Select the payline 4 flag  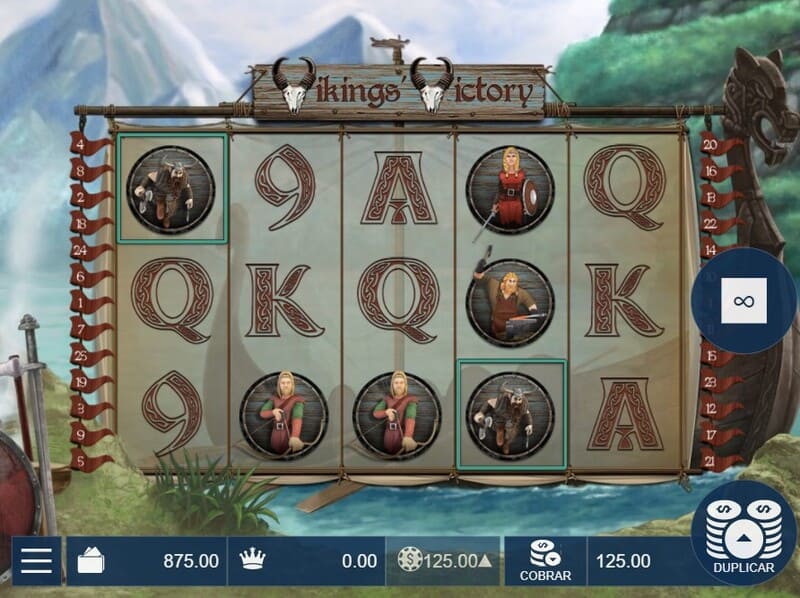coord(80,144)
